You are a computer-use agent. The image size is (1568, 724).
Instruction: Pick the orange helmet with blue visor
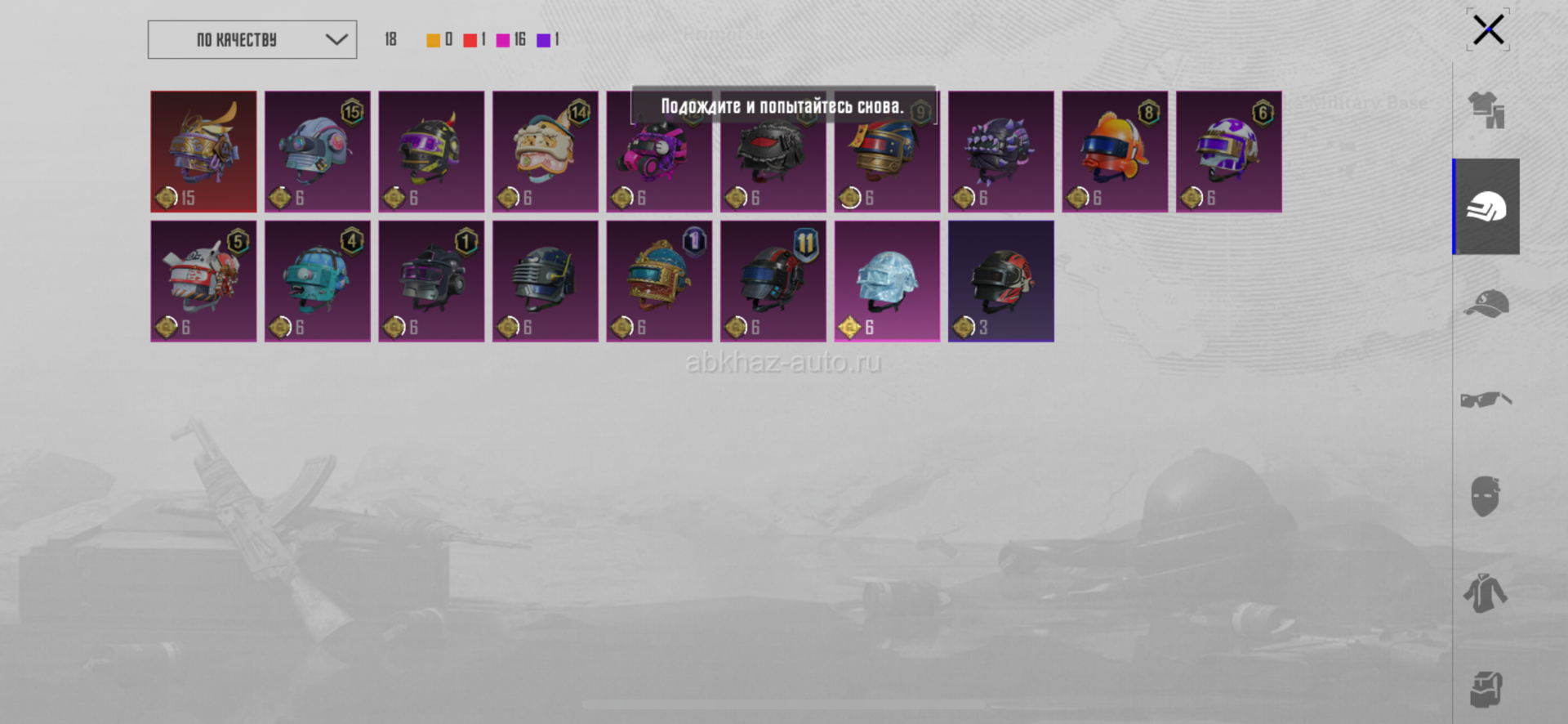[x=1115, y=151]
